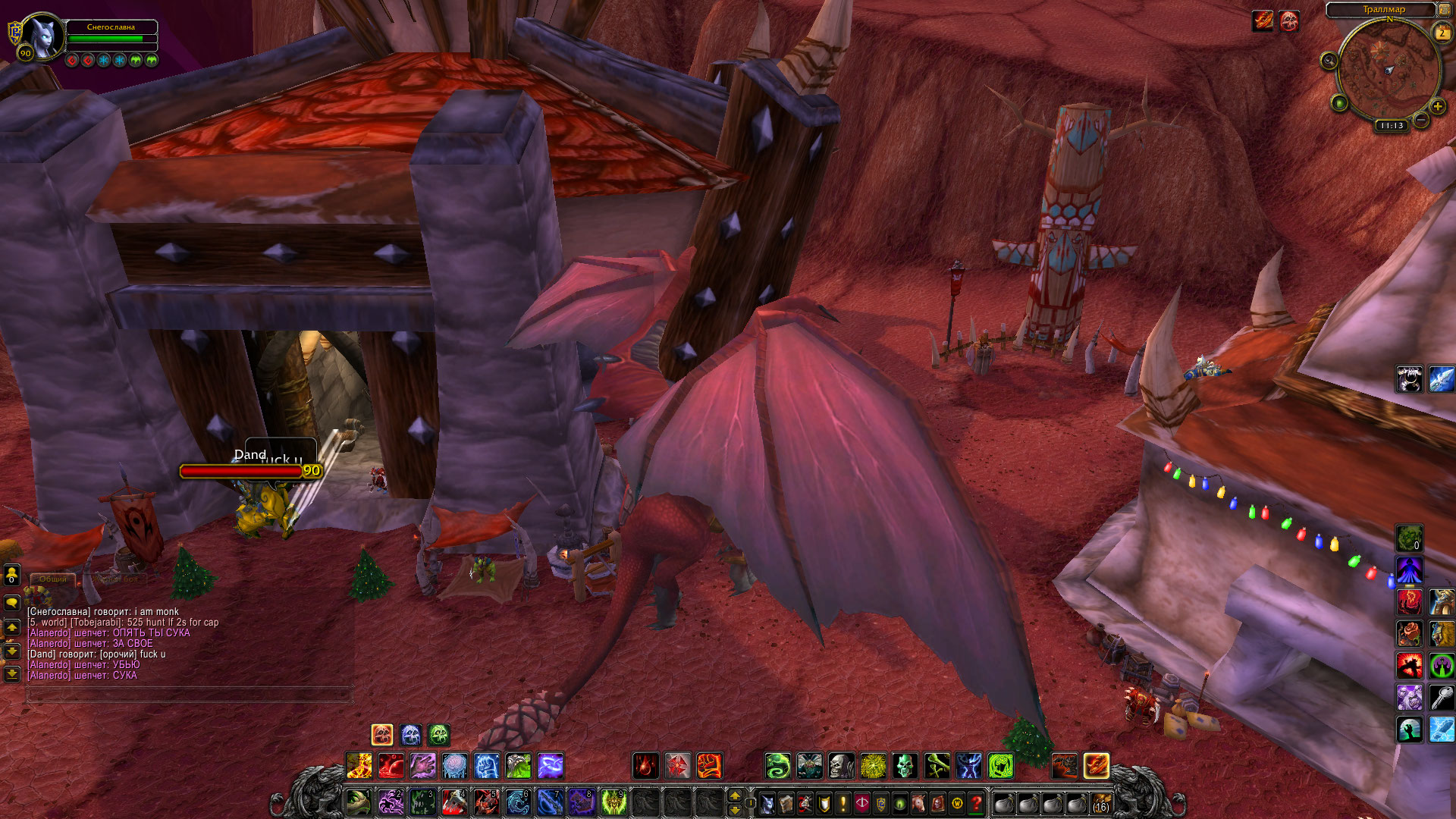Screen dimensions: 1456x819
Task: Select the Снегославна player portrait
Action: click(x=42, y=36)
